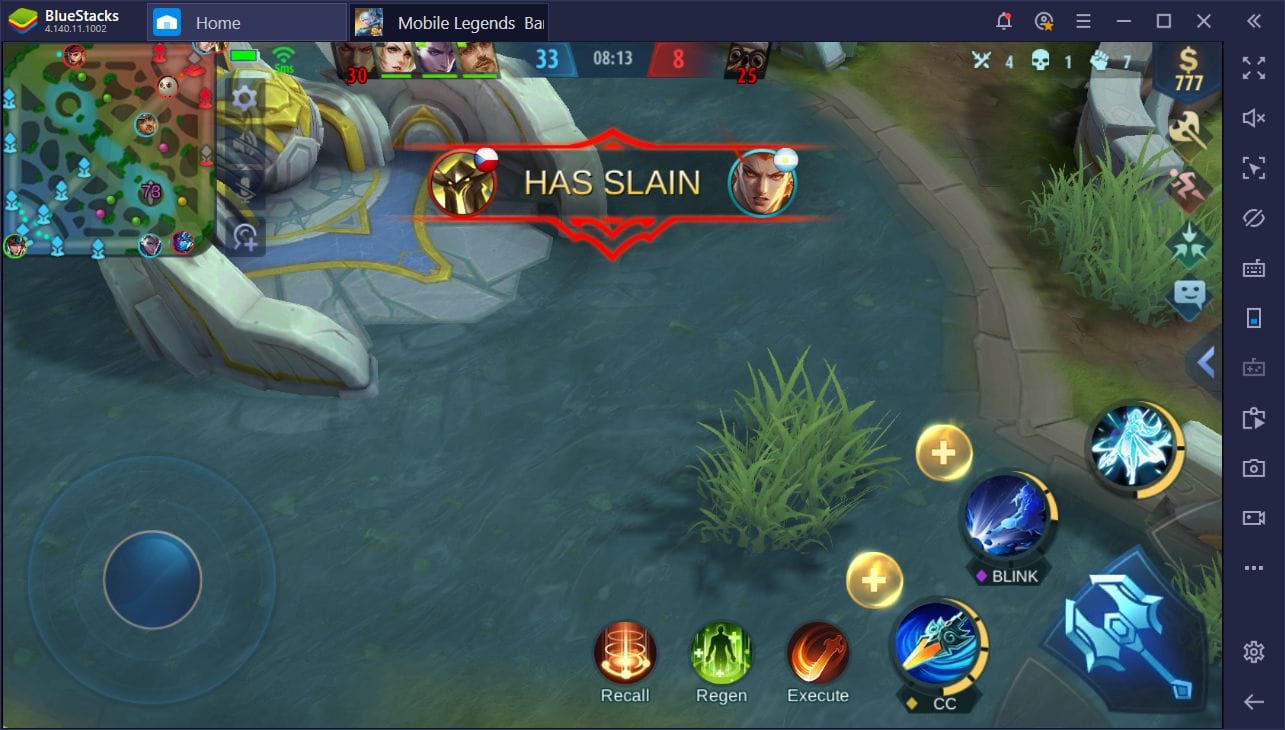Upgrade the CC skill with its plus button
This screenshot has width=1285, height=730.
click(x=874, y=580)
